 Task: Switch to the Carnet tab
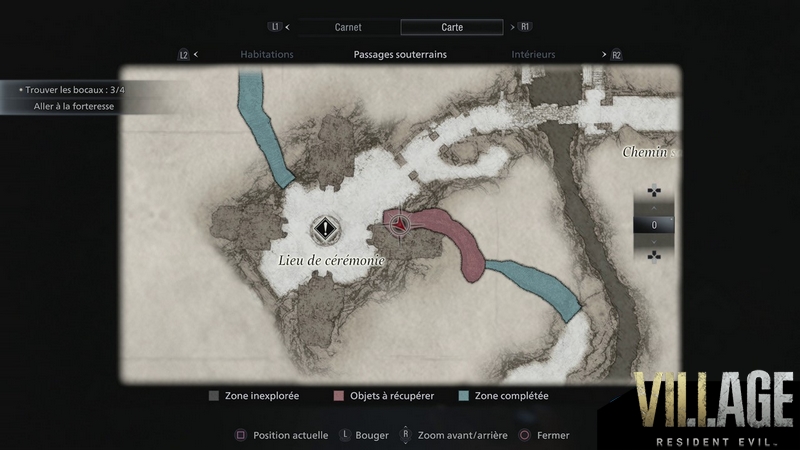346,28
